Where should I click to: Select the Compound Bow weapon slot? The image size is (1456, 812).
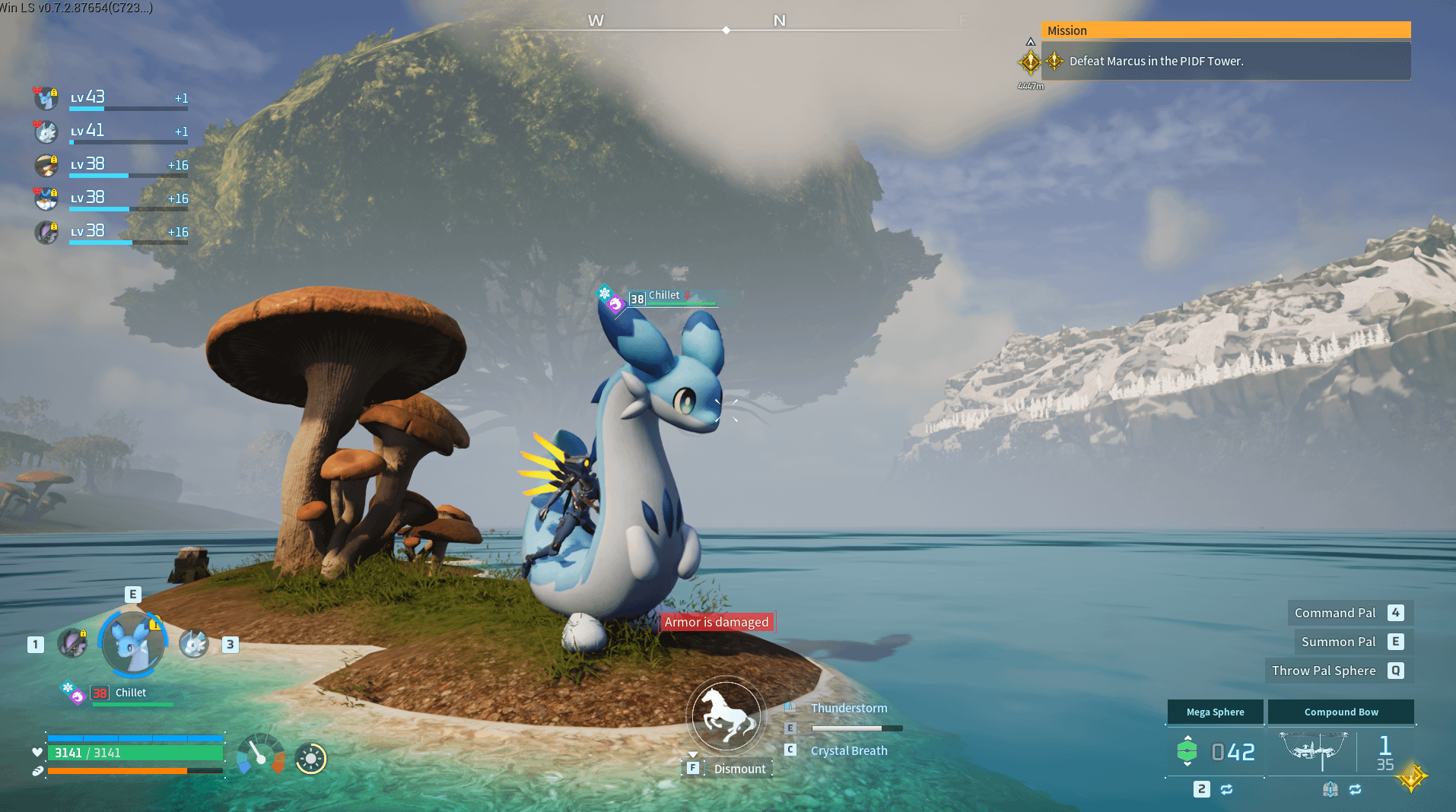(x=1340, y=712)
